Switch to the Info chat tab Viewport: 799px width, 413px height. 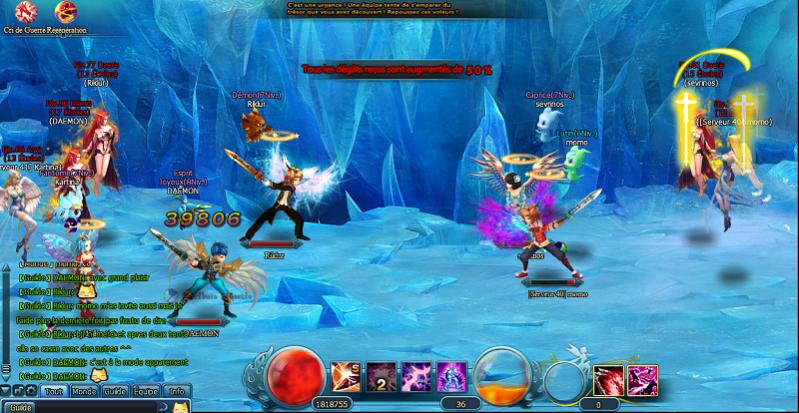[x=177, y=391]
